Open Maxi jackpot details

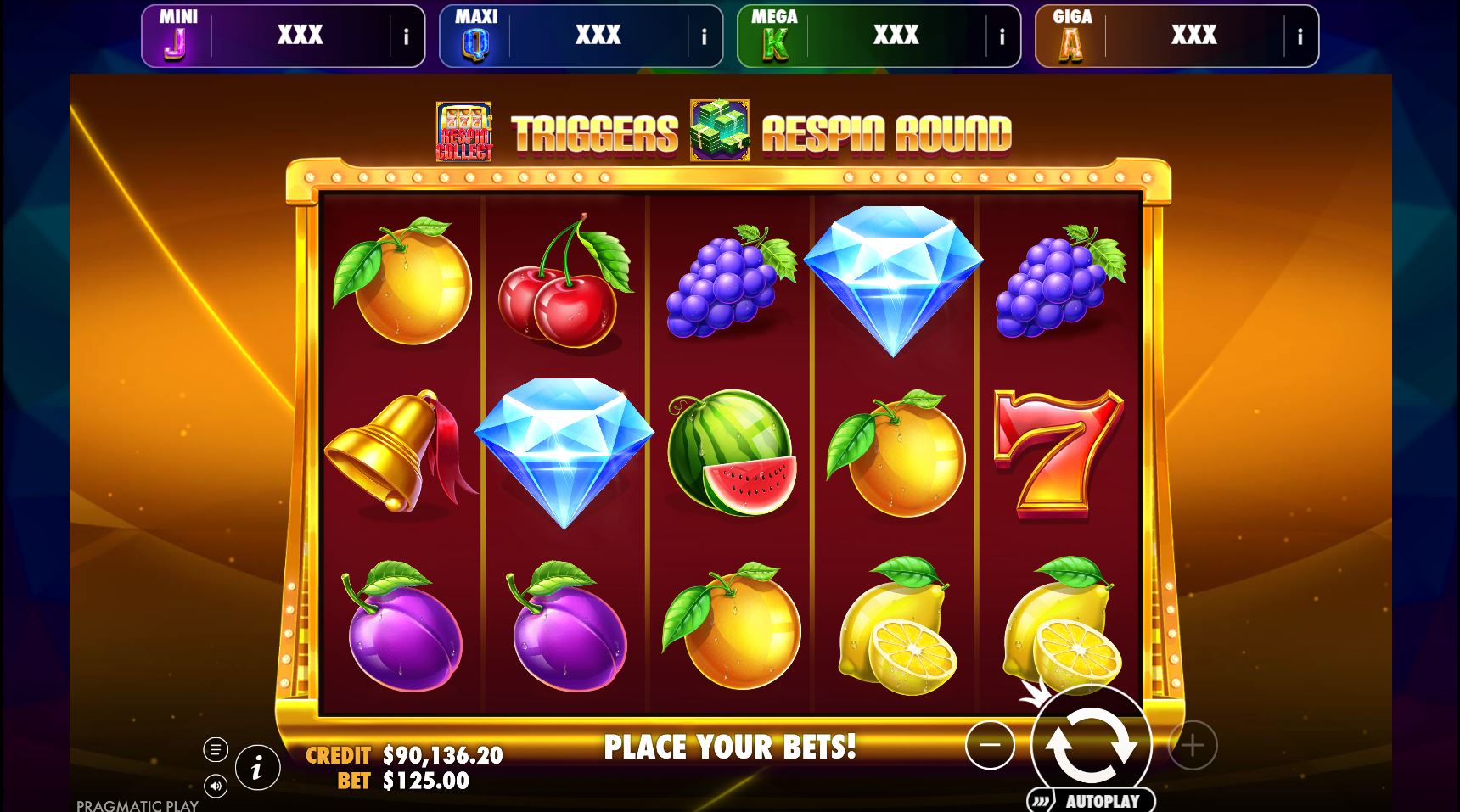tap(704, 35)
